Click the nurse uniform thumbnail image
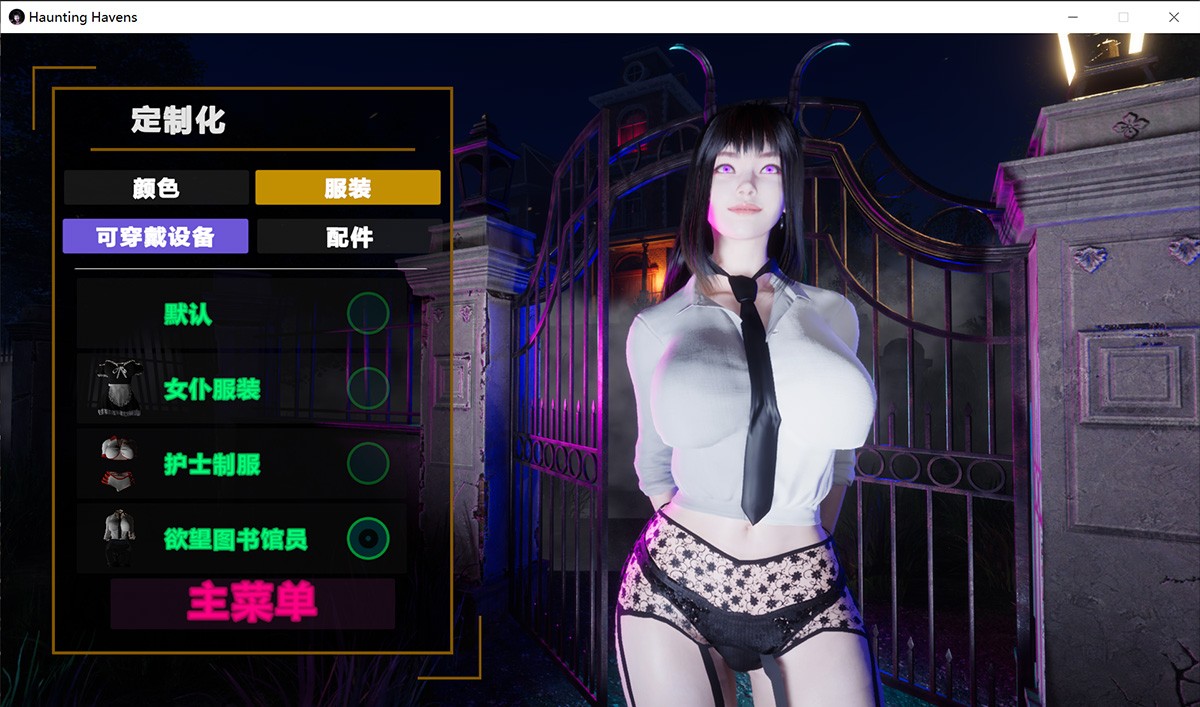Screen dimensions: 1200x707 [x=118, y=463]
